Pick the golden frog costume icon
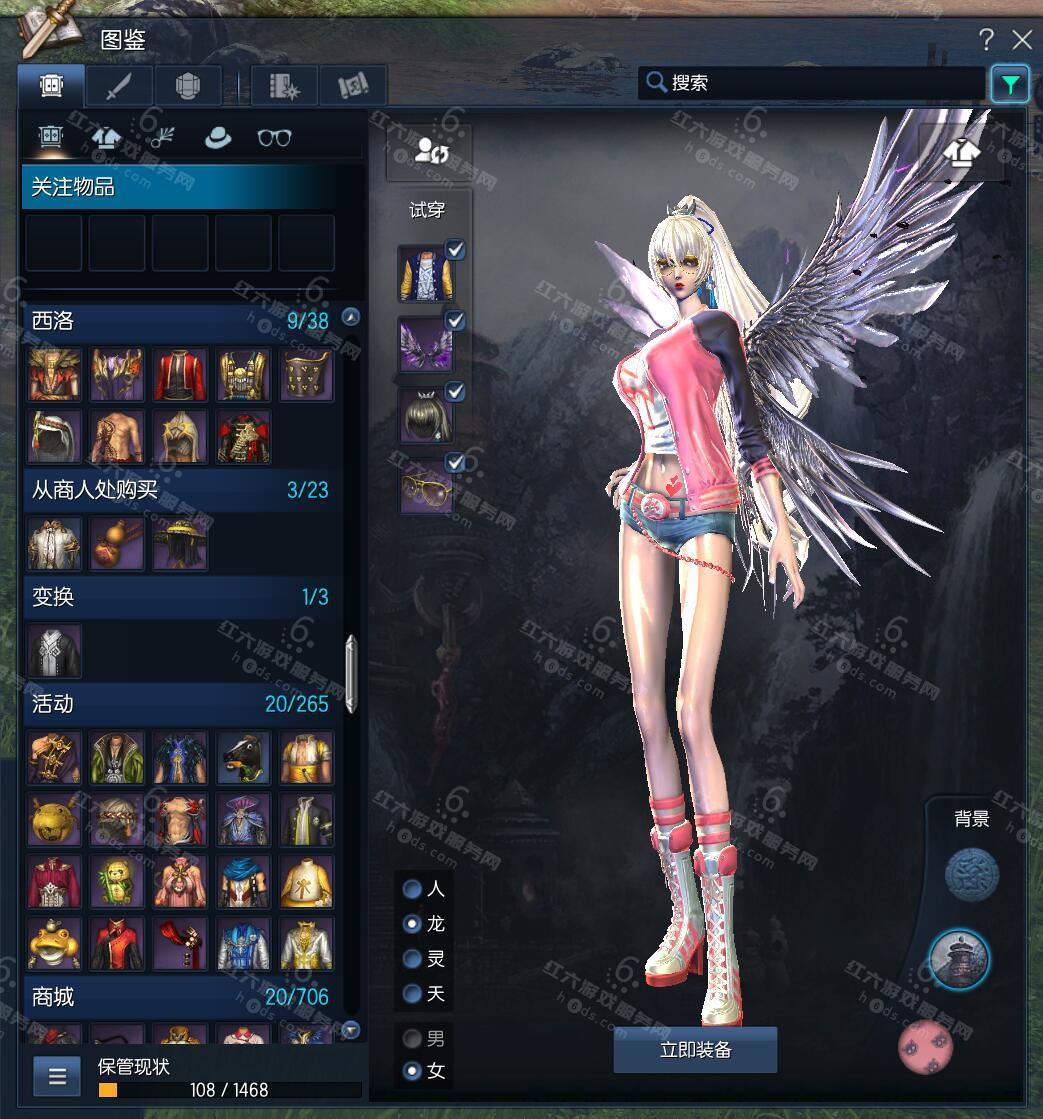This screenshot has width=1043, height=1119. (54, 944)
